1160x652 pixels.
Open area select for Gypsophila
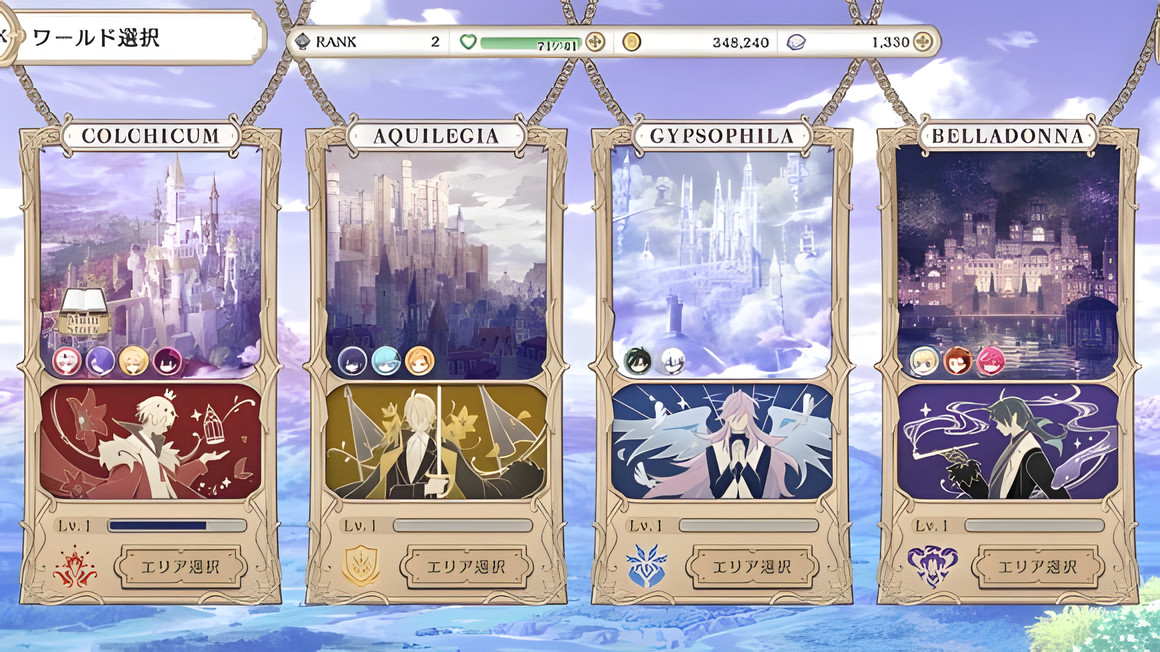(x=752, y=567)
